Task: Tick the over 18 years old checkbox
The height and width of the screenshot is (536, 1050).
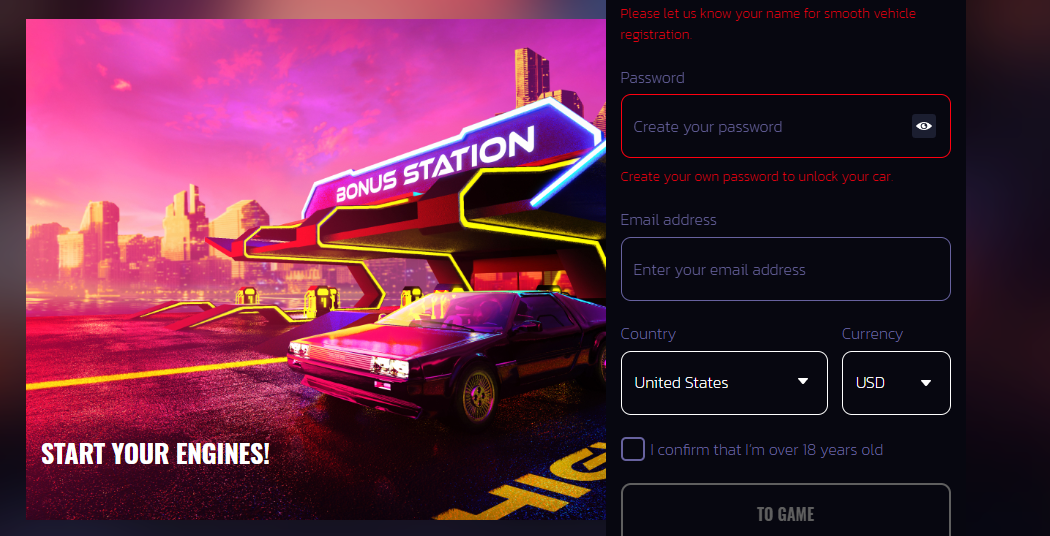Action: 633,449
